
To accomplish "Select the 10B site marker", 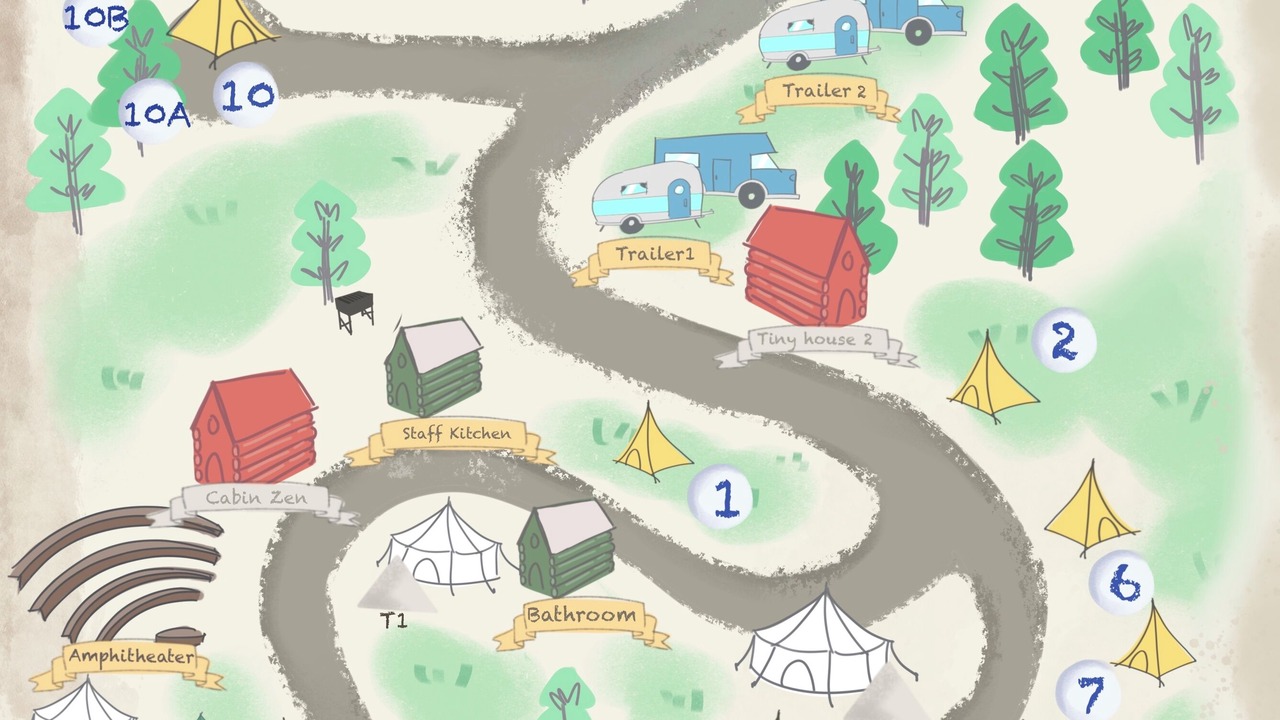I will [95, 18].
